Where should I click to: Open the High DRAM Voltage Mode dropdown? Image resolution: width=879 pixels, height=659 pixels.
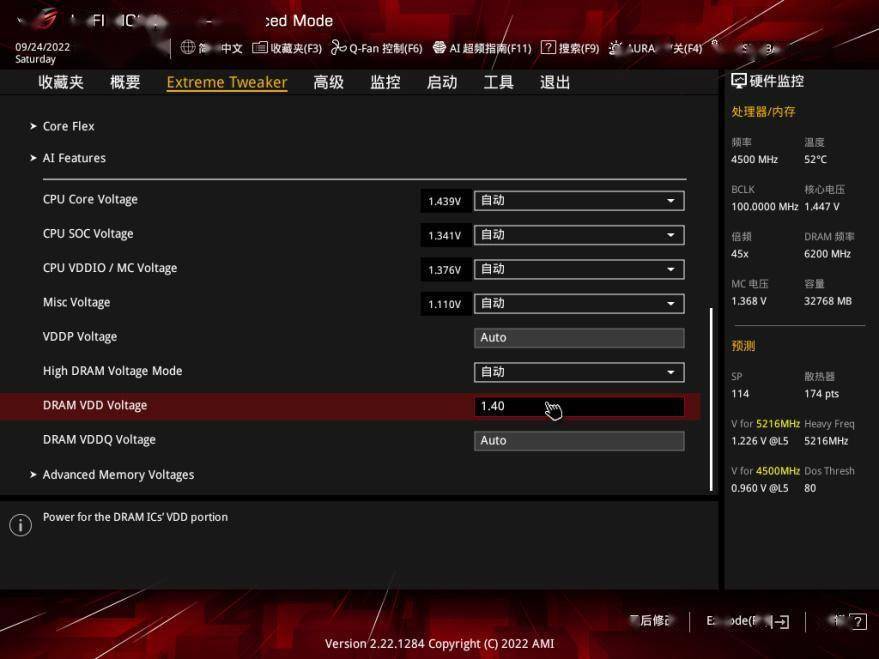(579, 372)
